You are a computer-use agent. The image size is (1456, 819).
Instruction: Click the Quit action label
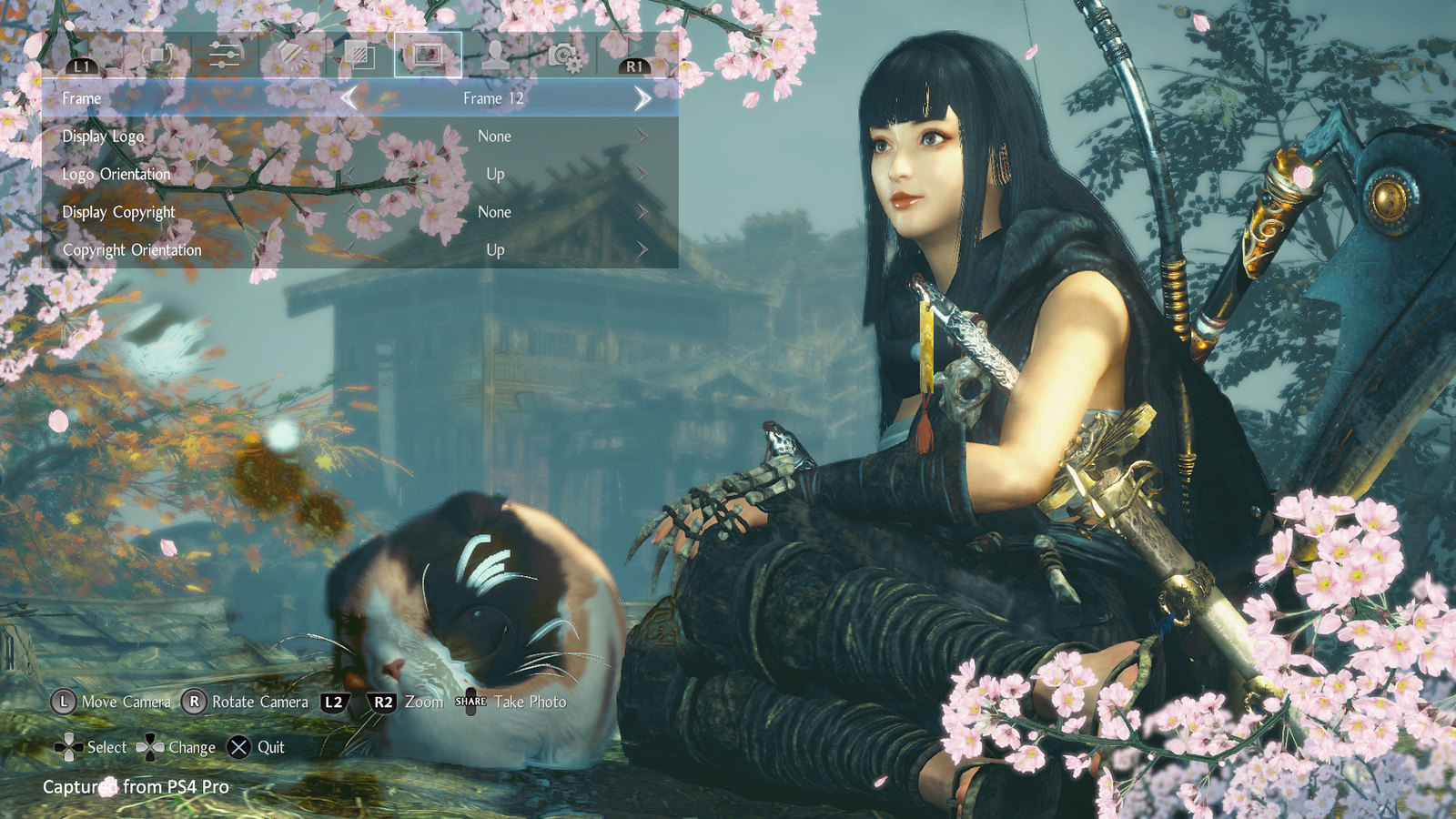tap(268, 747)
